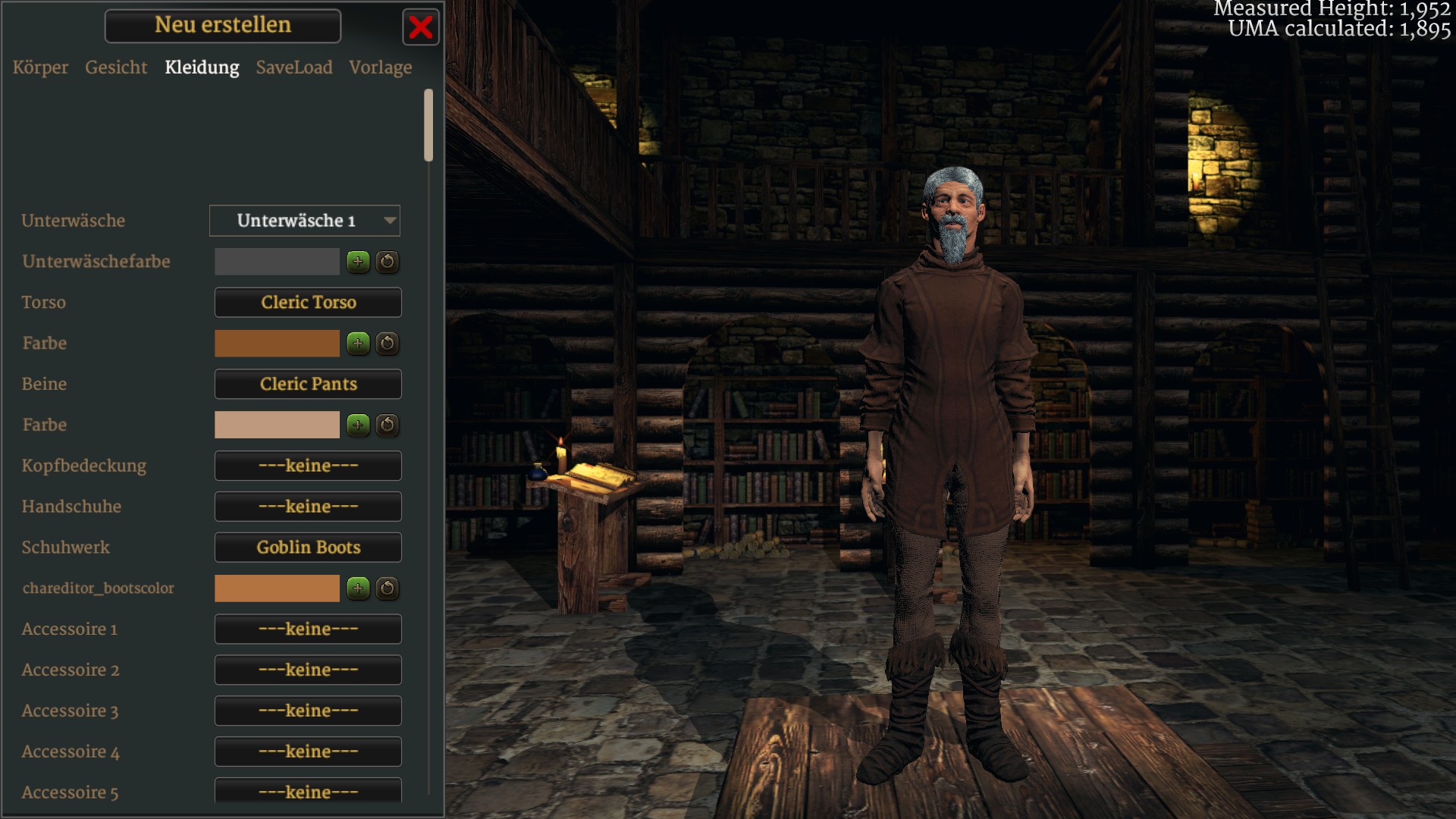Pick the grey Unterwäschefarbe swatch
This screenshot has height=819, width=1456.
[x=277, y=262]
